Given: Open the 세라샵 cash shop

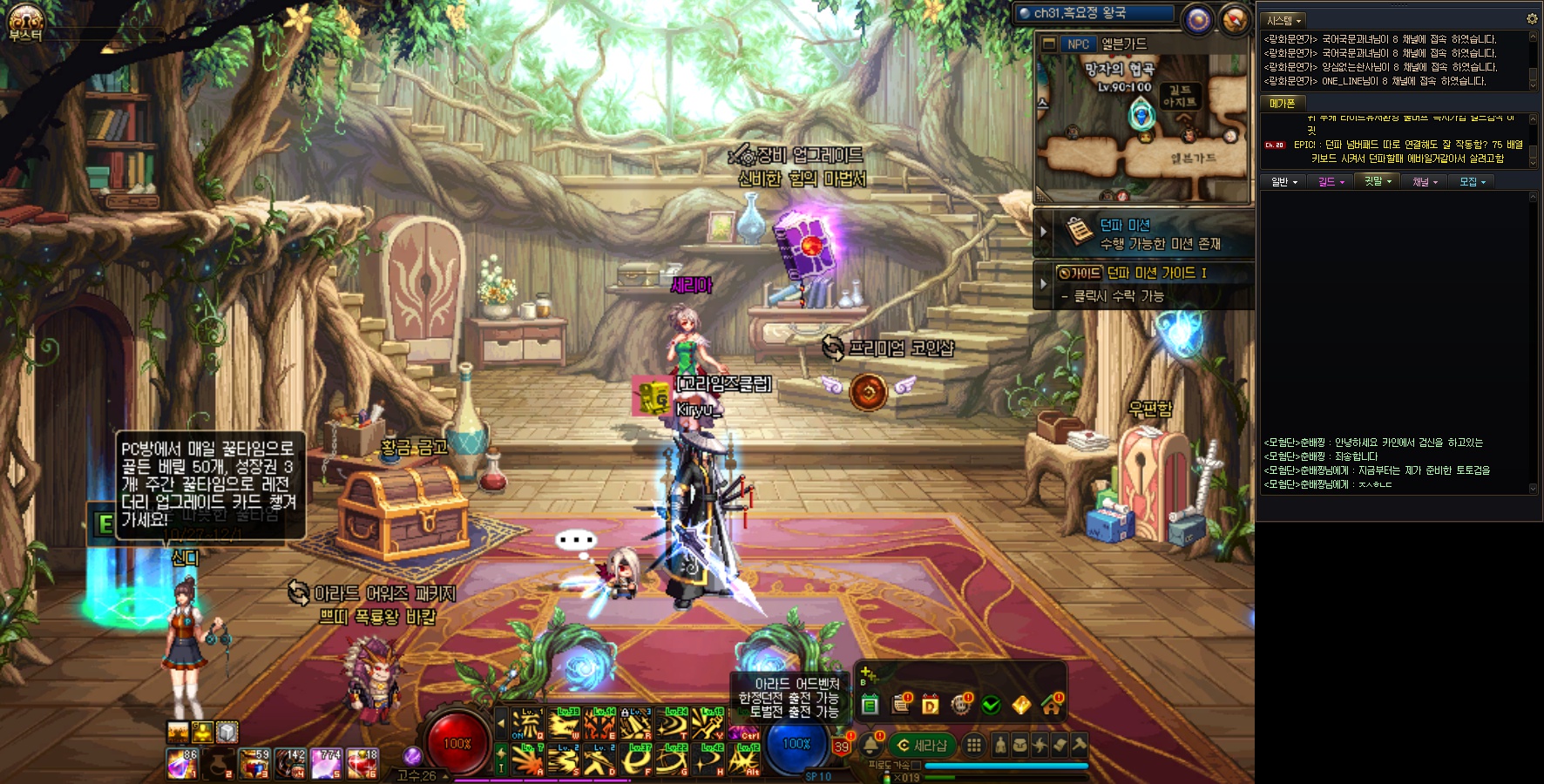Looking at the screenshot, I should click(x=923, y=746).
